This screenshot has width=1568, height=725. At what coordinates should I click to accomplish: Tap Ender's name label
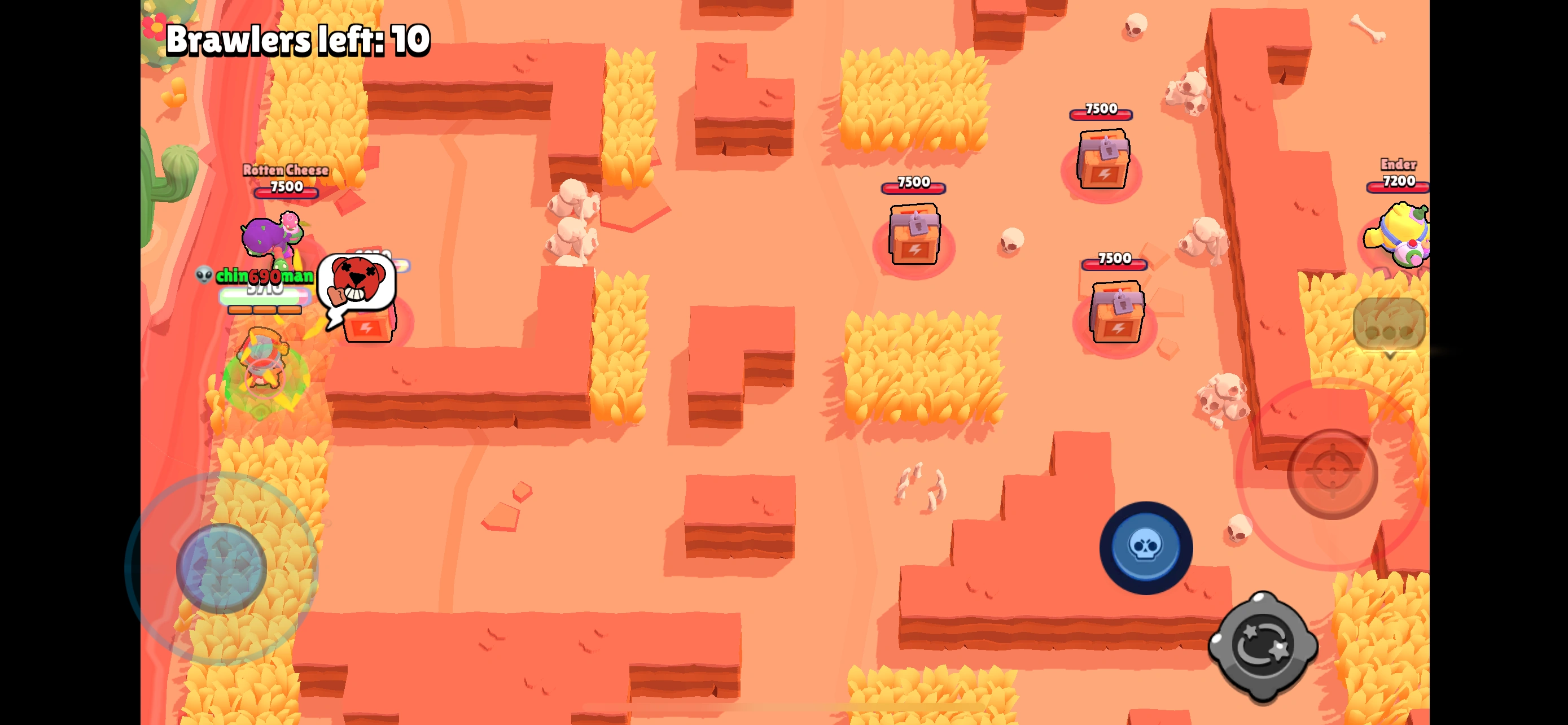coord(1399,163)
